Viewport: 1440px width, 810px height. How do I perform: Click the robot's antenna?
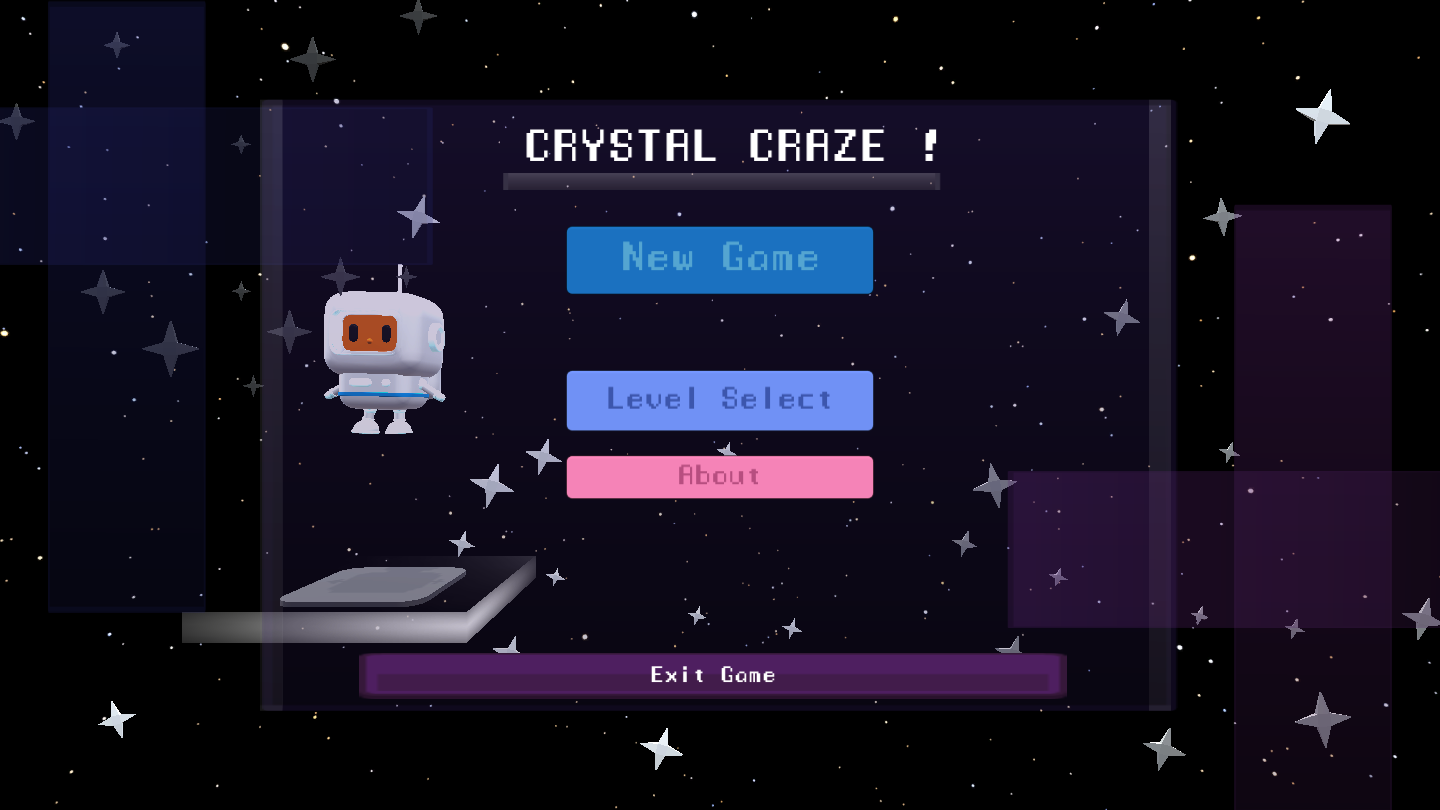pyautogui.click(x=400, y=275)
